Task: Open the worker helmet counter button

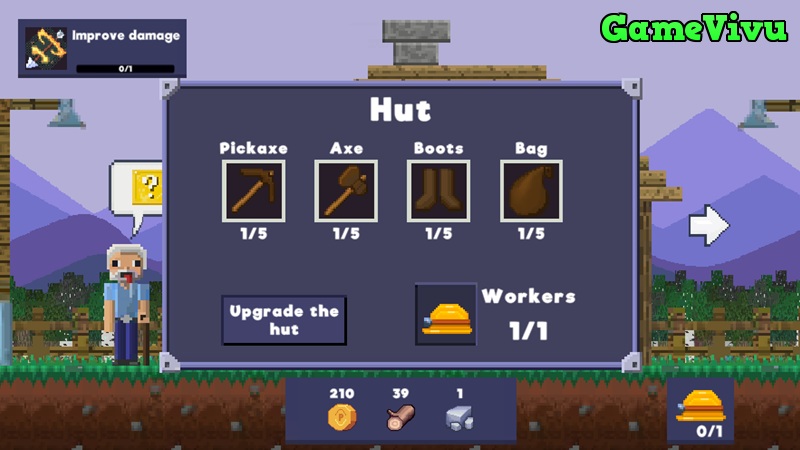Action: coord(700,410)
